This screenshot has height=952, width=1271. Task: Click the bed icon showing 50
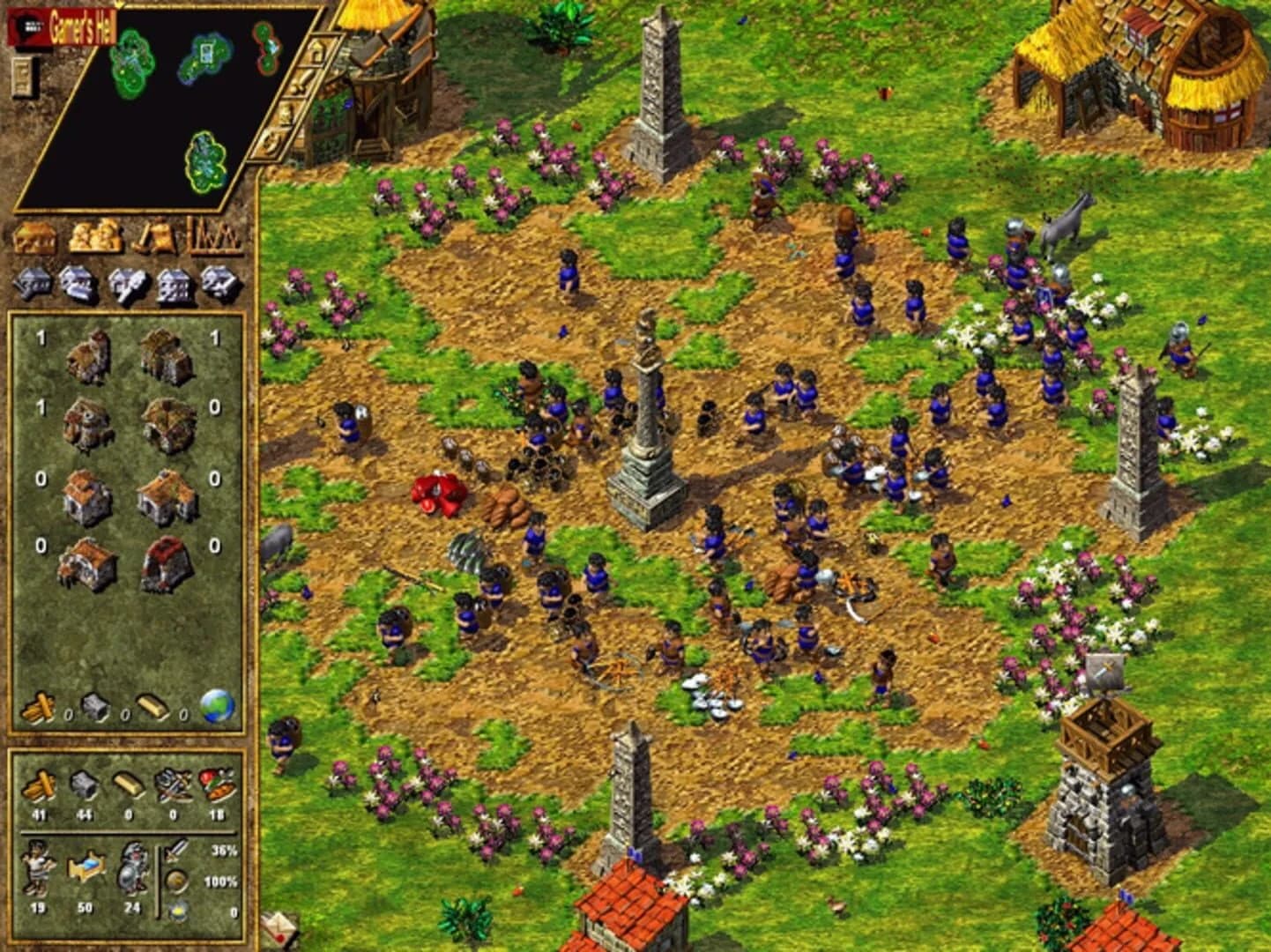(86, 866)
